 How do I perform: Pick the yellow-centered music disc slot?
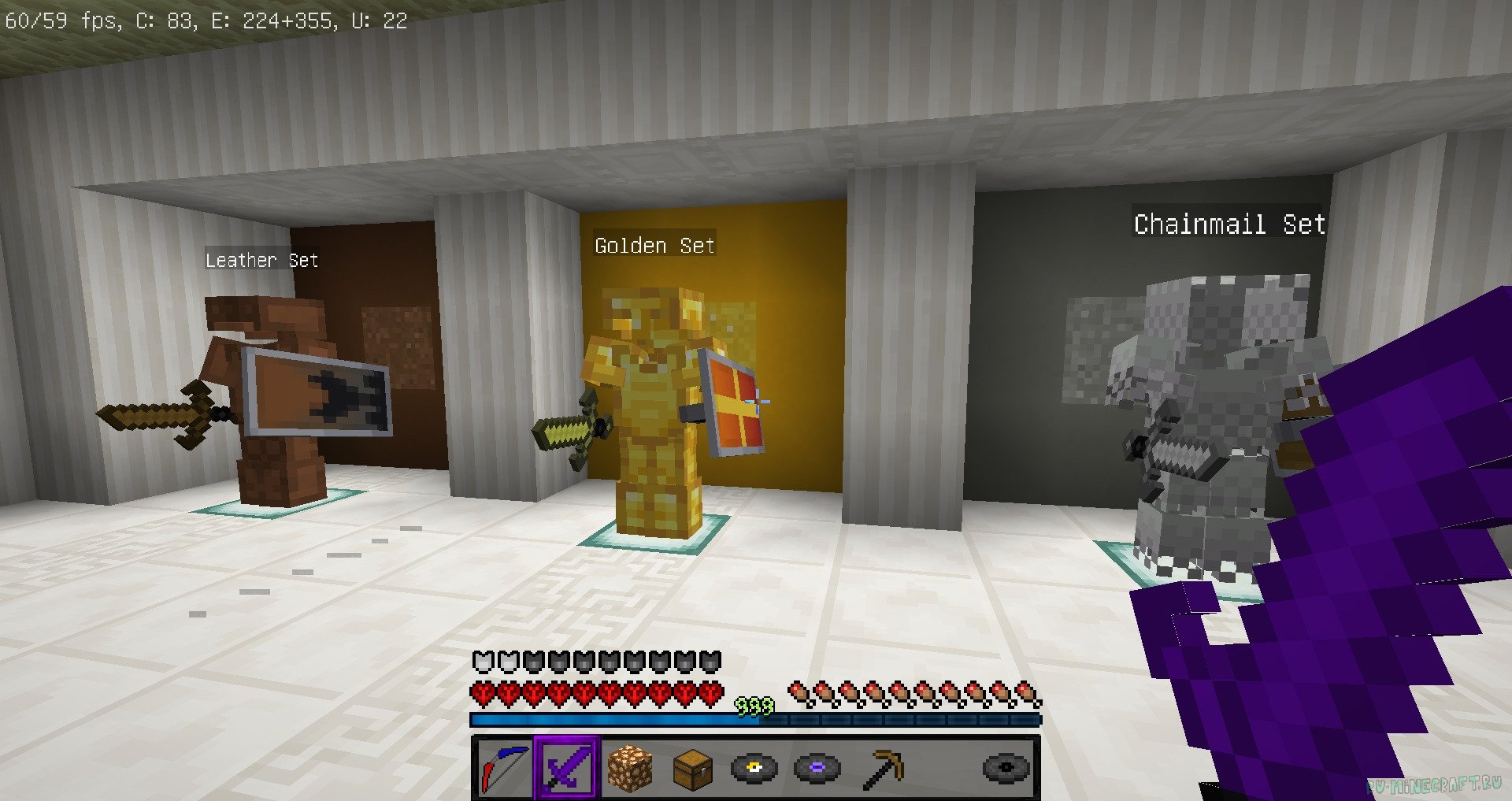click(x=754, y=768)
